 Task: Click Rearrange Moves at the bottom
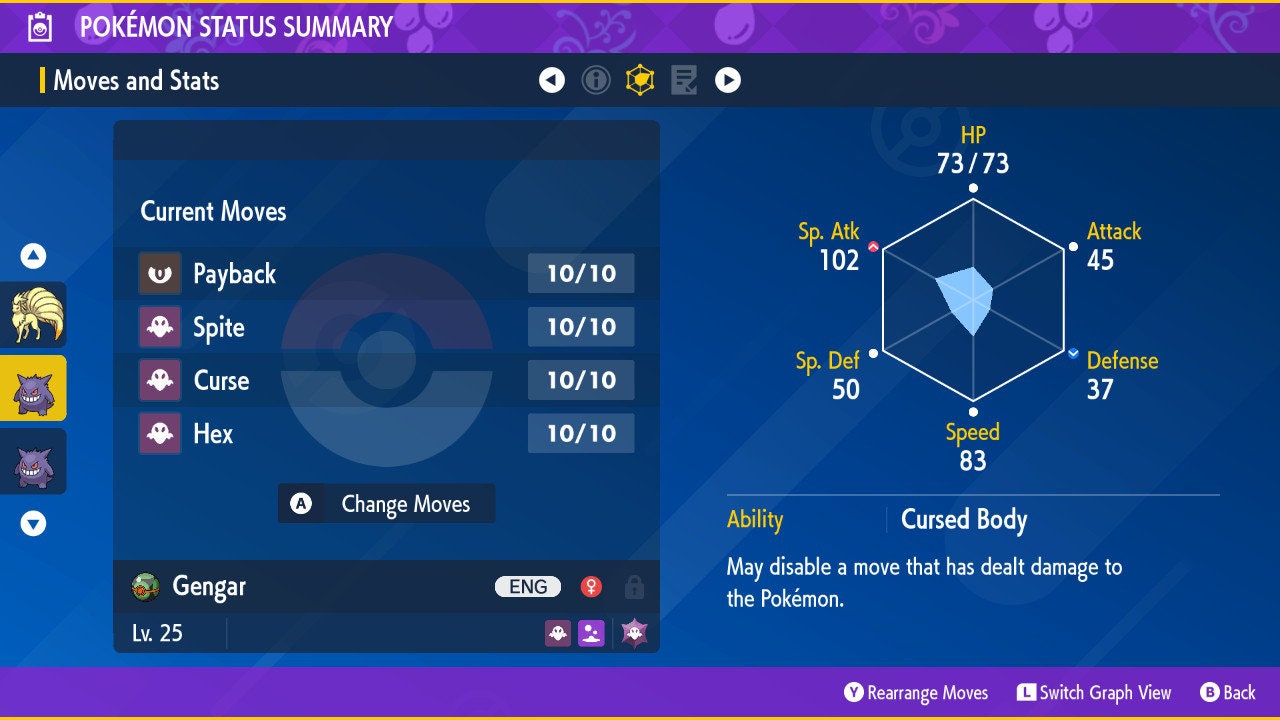coord(916,693)
